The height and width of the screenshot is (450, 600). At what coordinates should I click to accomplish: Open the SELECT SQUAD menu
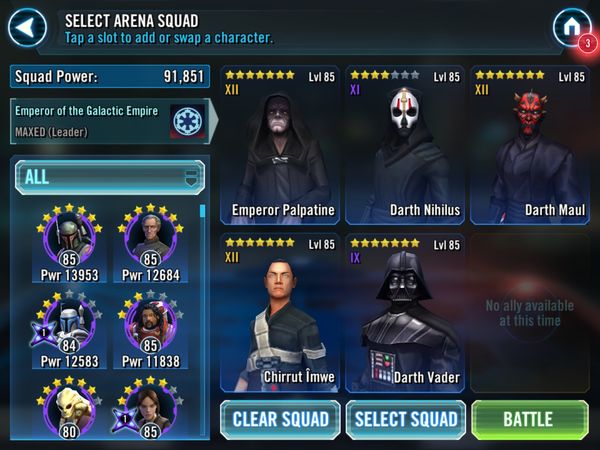[406, 419]
